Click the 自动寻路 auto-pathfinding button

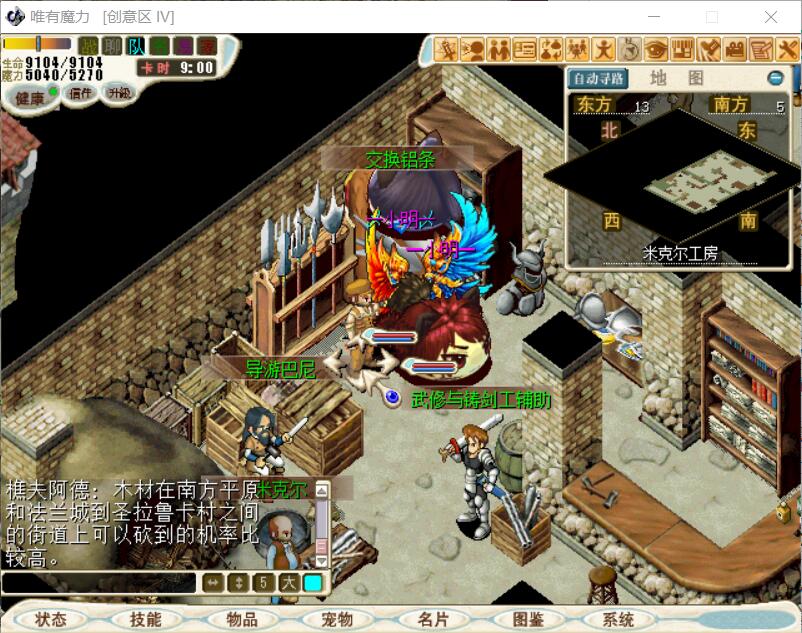pos(597,78)
